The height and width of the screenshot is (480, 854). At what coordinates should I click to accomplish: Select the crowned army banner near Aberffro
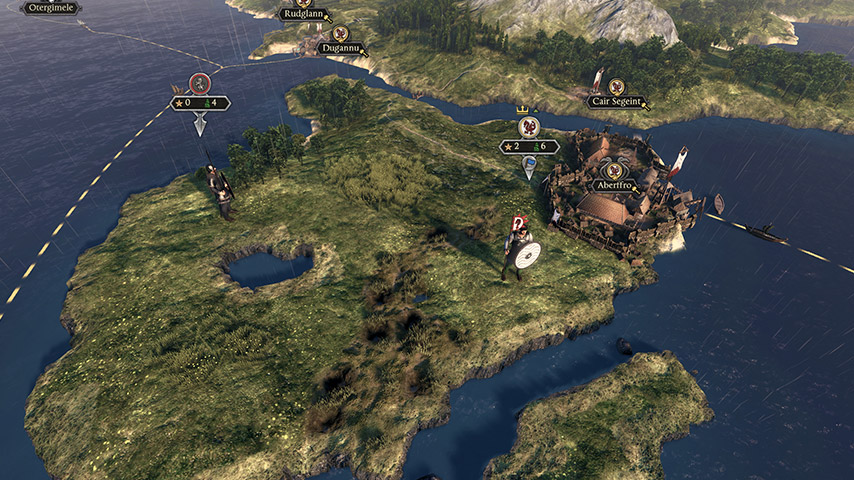(x=529, y=127)
